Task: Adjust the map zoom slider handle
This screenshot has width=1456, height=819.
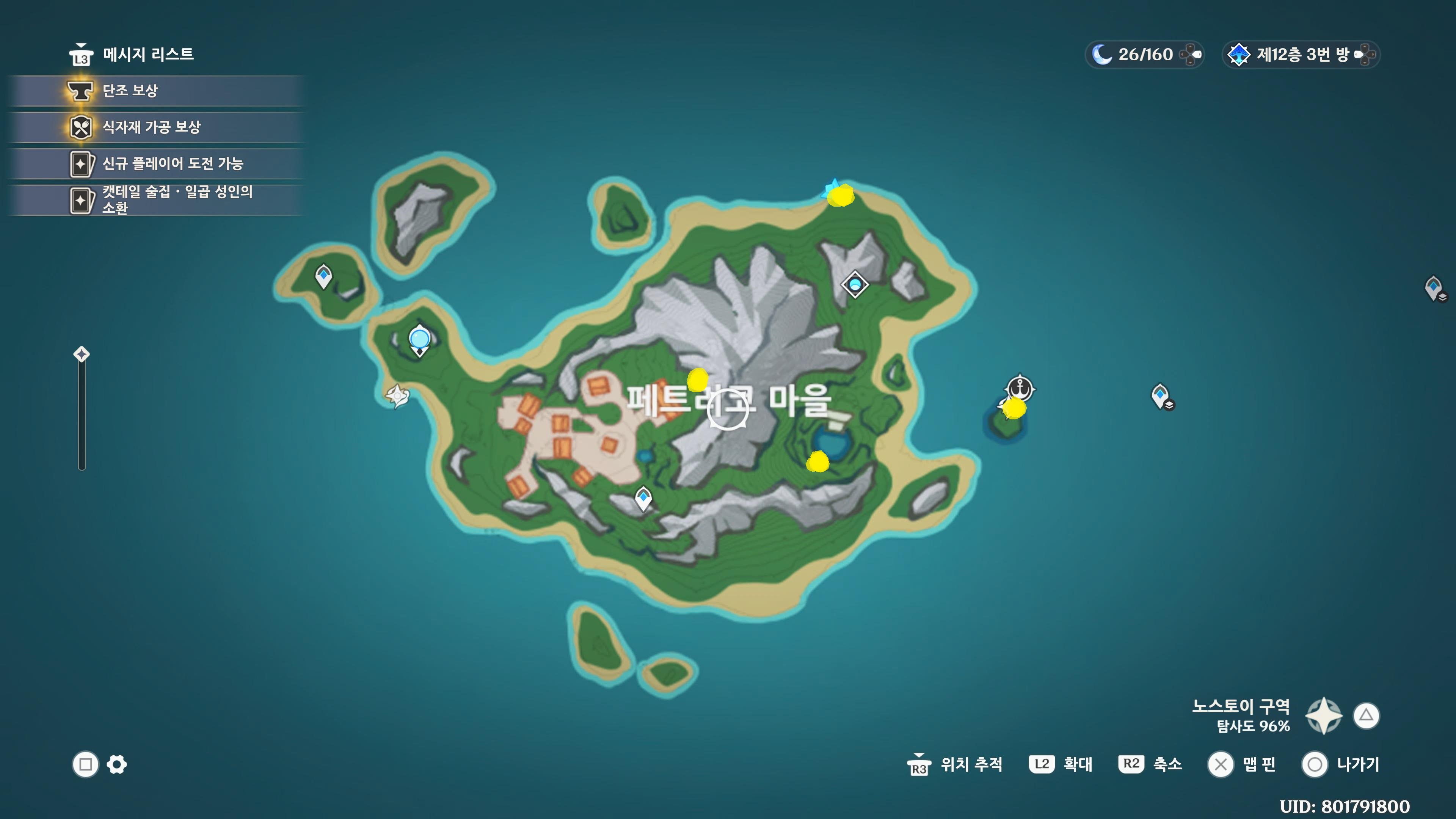Action: point(82,355)
